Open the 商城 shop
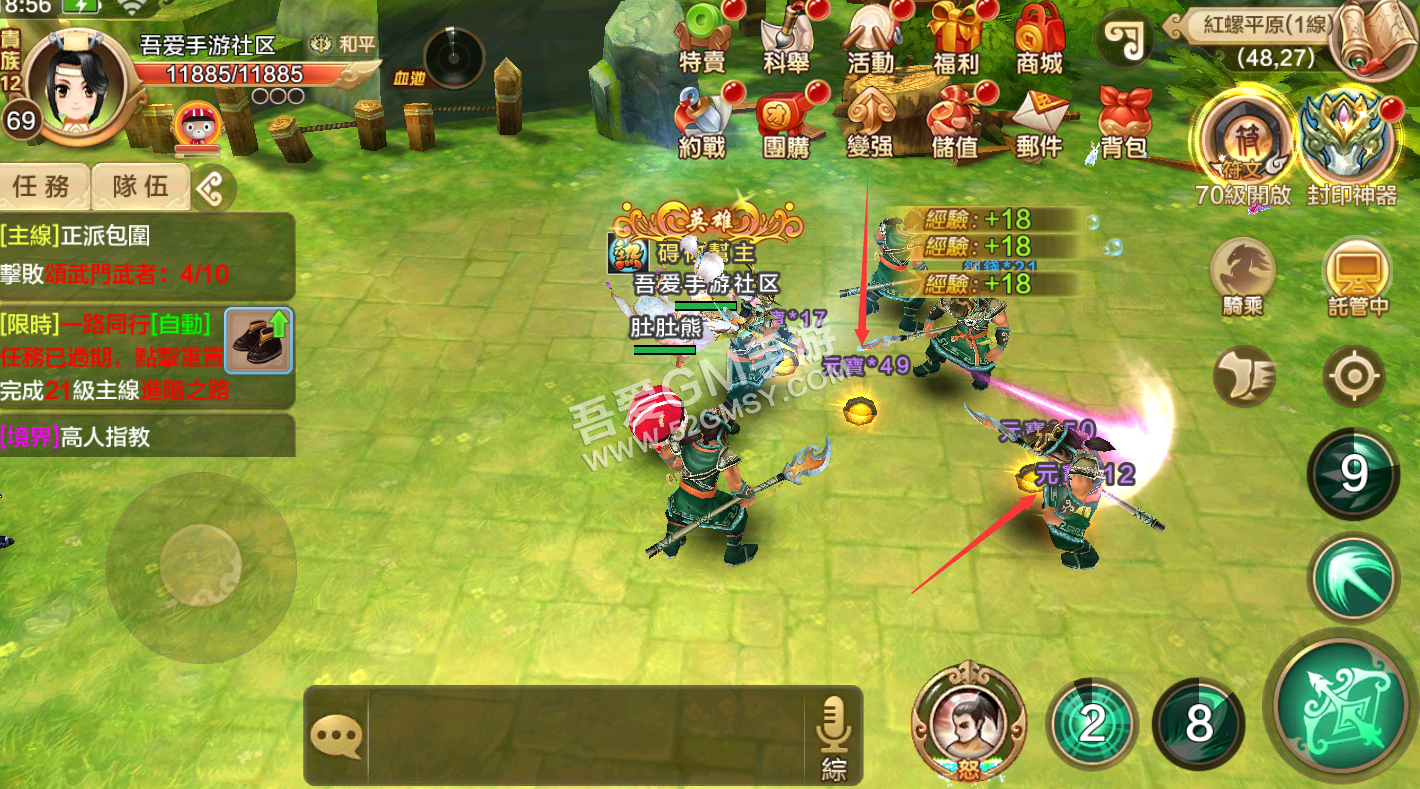Image resolution: width=1420 pixels, height=789 pixels. pyautogui.click(x=1039, y=40)
